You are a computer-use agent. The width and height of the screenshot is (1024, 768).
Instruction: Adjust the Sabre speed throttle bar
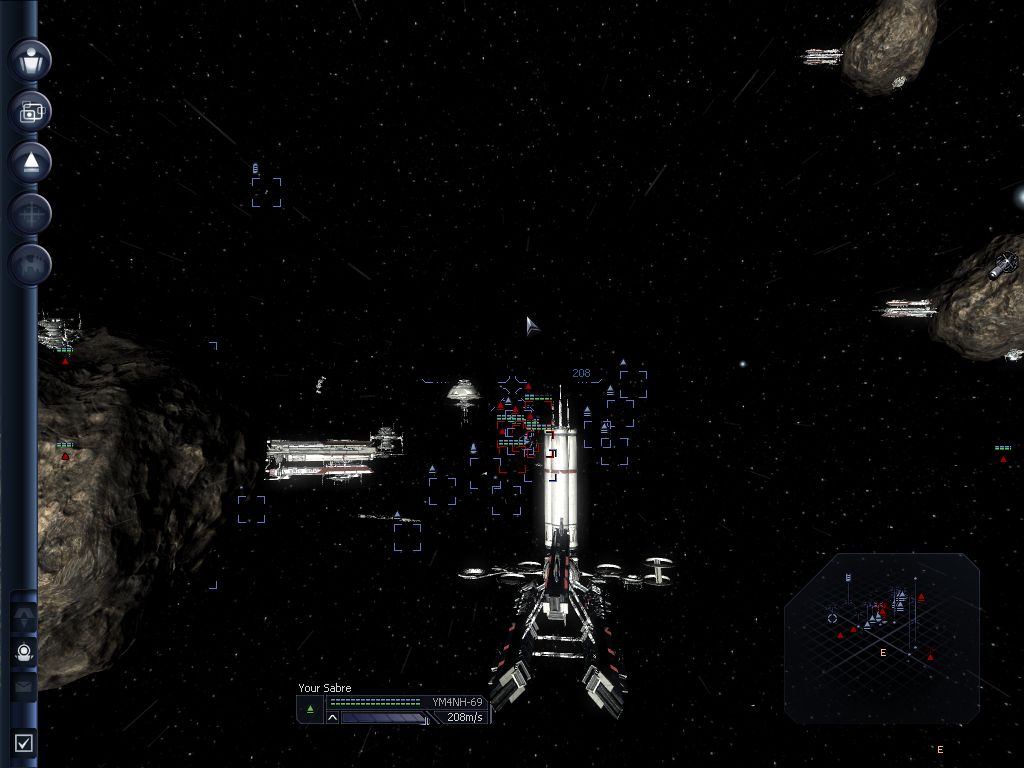point(384,718)
